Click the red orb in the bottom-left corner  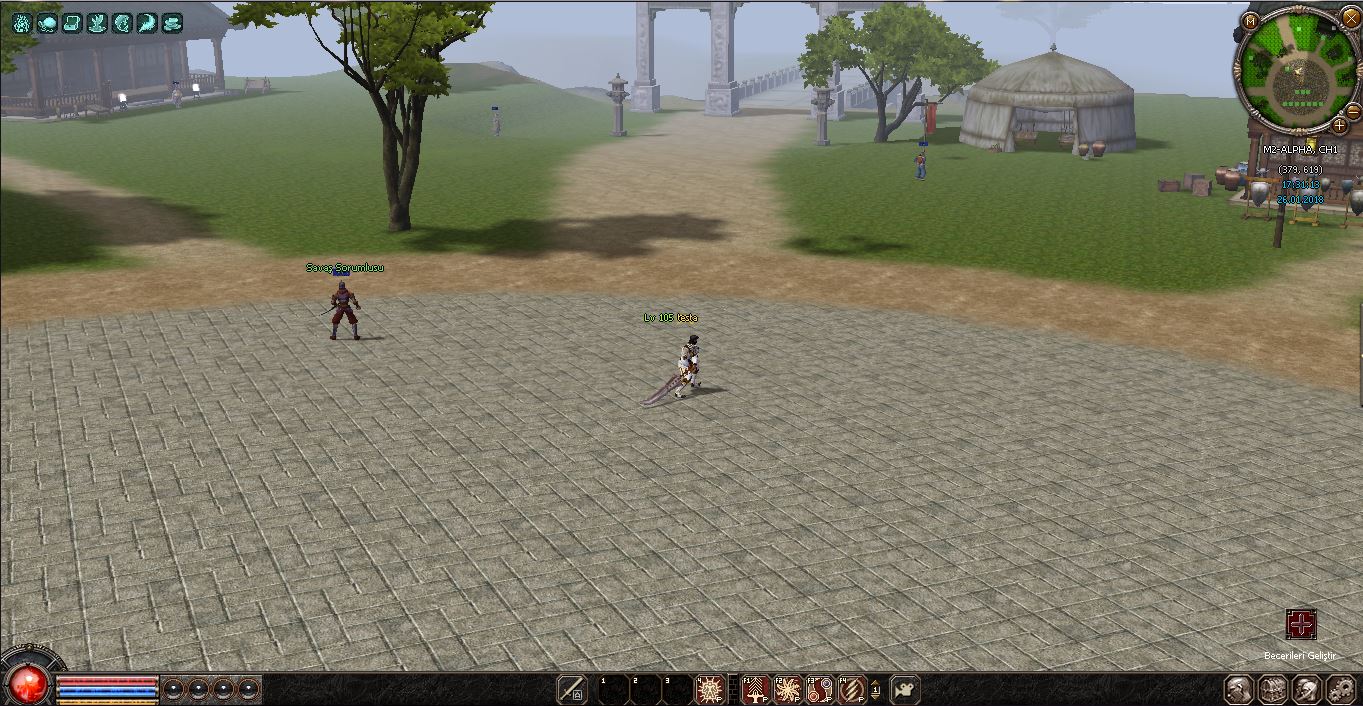(x=27, y=684)
